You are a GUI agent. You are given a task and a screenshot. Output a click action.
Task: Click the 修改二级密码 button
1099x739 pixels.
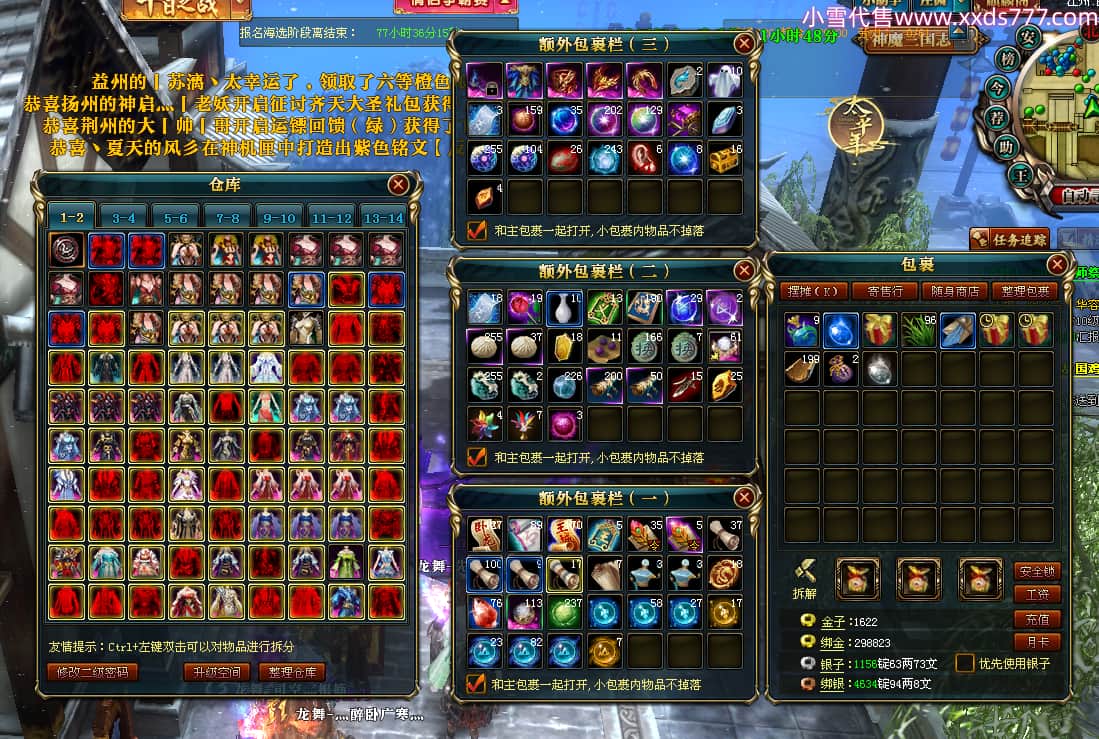pyautogui.click(x=92, y=672)
